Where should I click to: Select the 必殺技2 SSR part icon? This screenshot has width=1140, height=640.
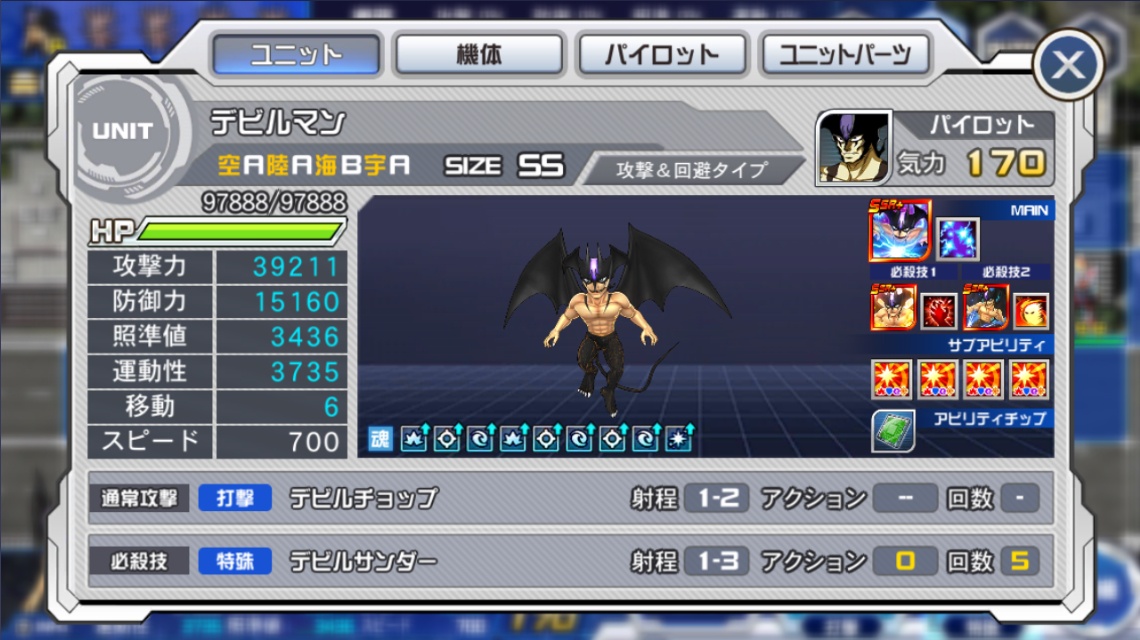[984, 309]
